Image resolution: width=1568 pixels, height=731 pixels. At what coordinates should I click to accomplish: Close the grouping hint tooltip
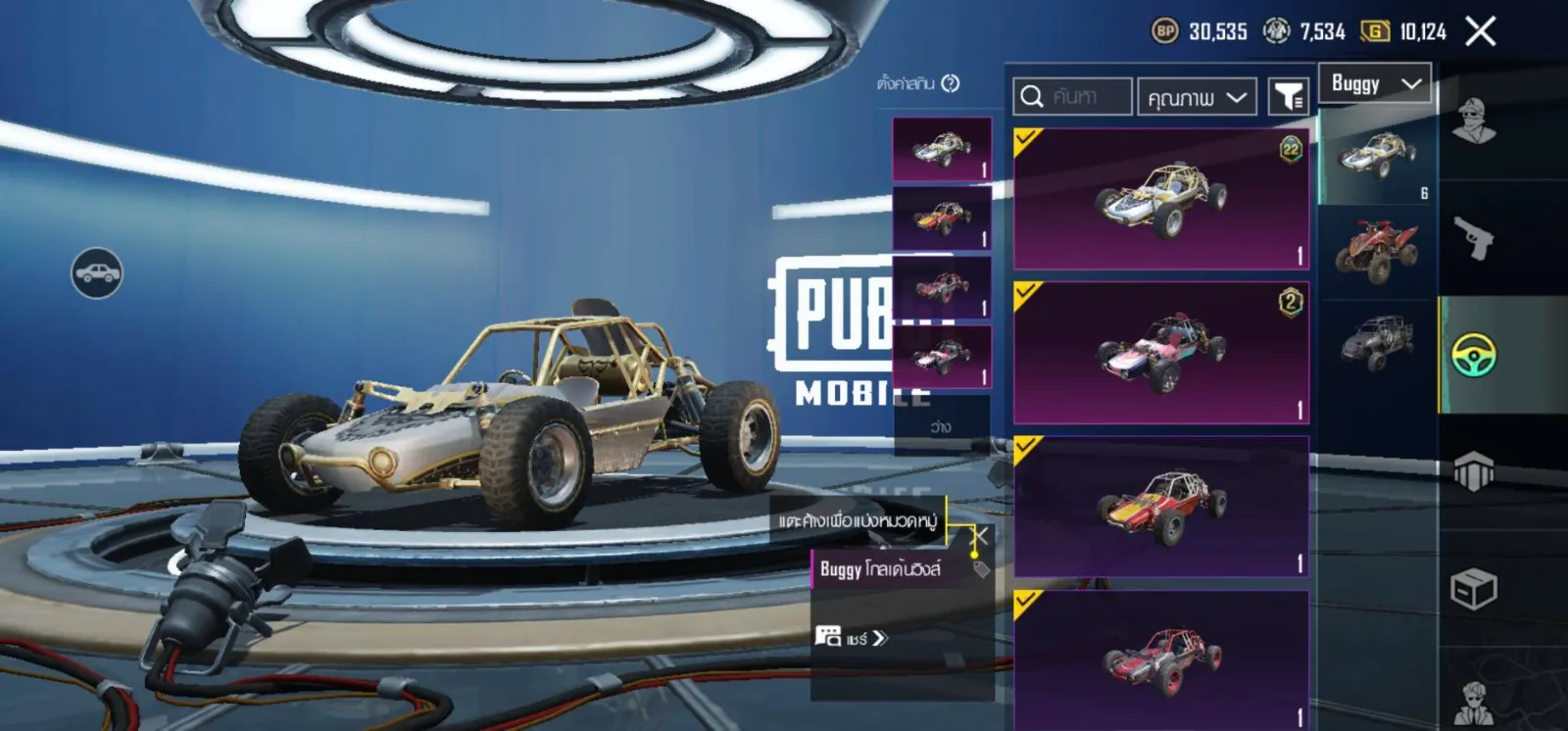coord(979,535)
